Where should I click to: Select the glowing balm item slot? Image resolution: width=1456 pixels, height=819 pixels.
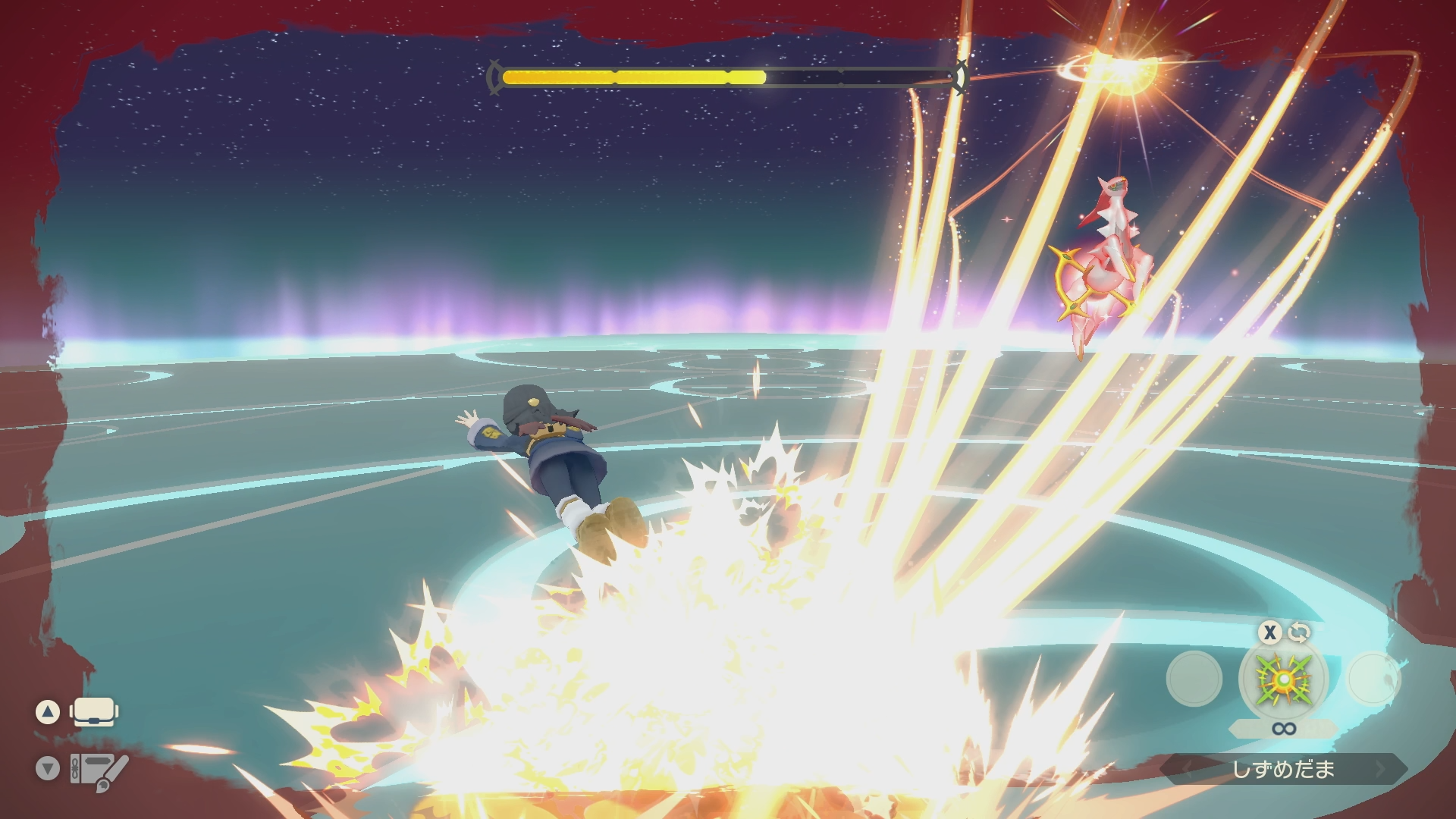(1283, 679)
